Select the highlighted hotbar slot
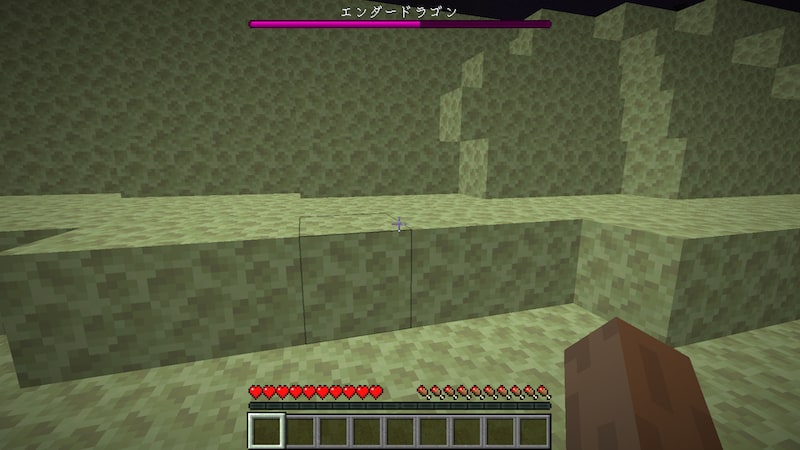This screenshot has width=800, height=450. pos(267,431)
